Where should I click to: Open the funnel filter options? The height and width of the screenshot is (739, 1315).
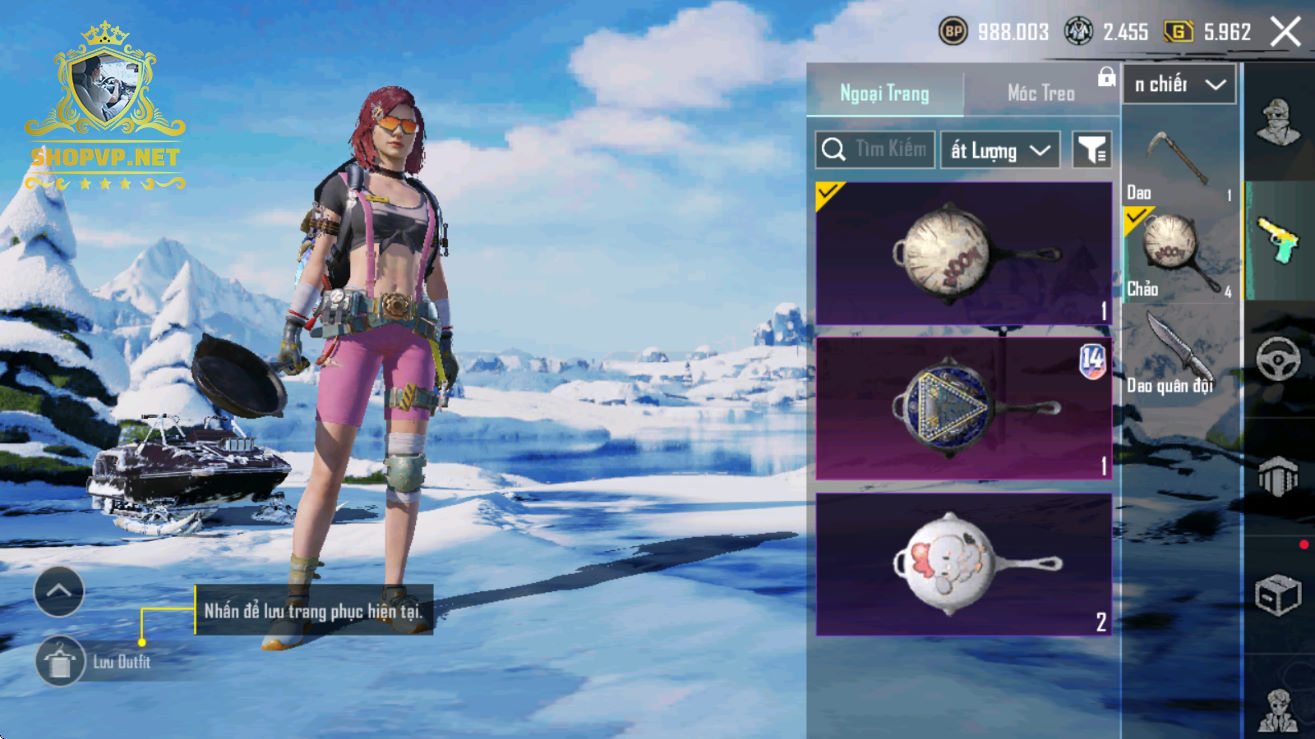coord(1092,150)
